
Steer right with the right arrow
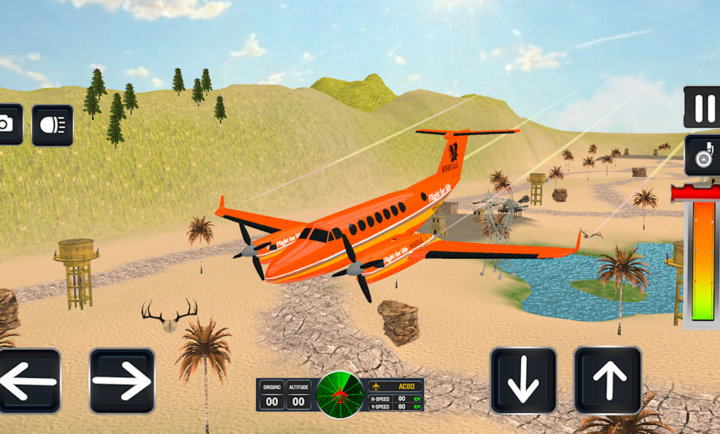(122, 381)
